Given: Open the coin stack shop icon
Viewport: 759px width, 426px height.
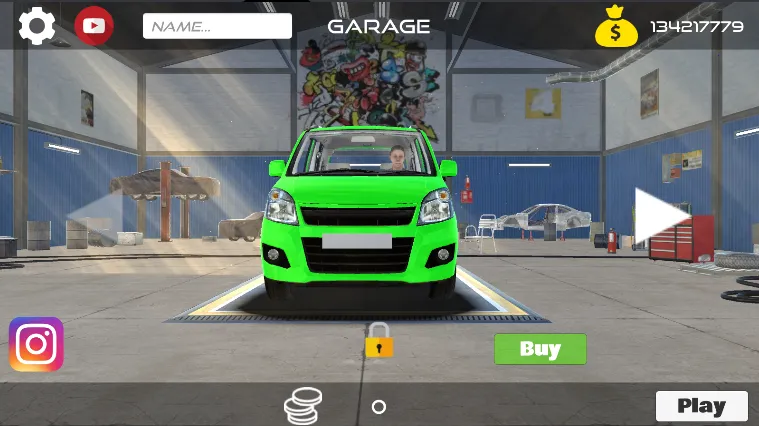Looking at the screenshot, I should pos(303,406).
